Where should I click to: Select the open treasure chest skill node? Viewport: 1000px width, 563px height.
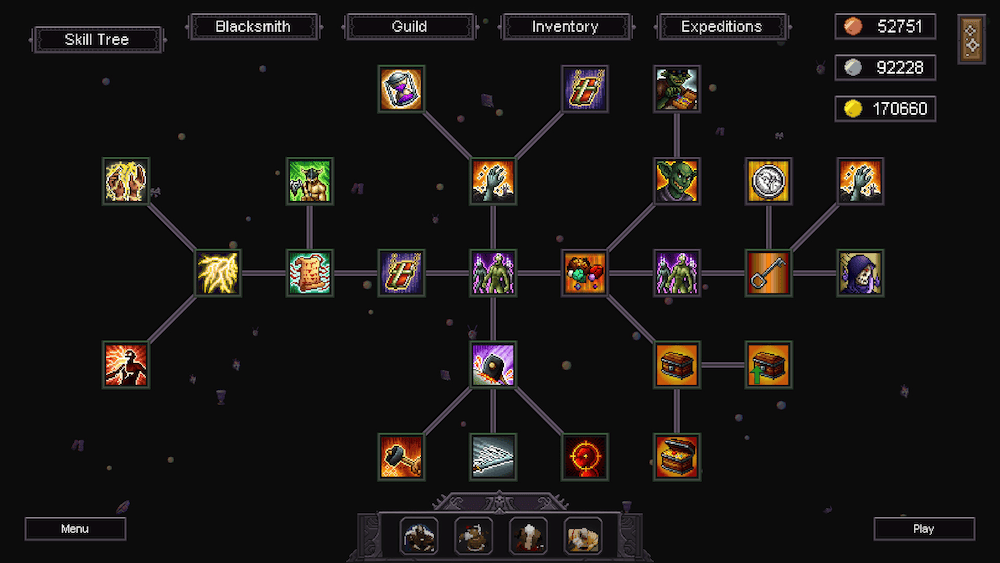click(x=677, y=457)
